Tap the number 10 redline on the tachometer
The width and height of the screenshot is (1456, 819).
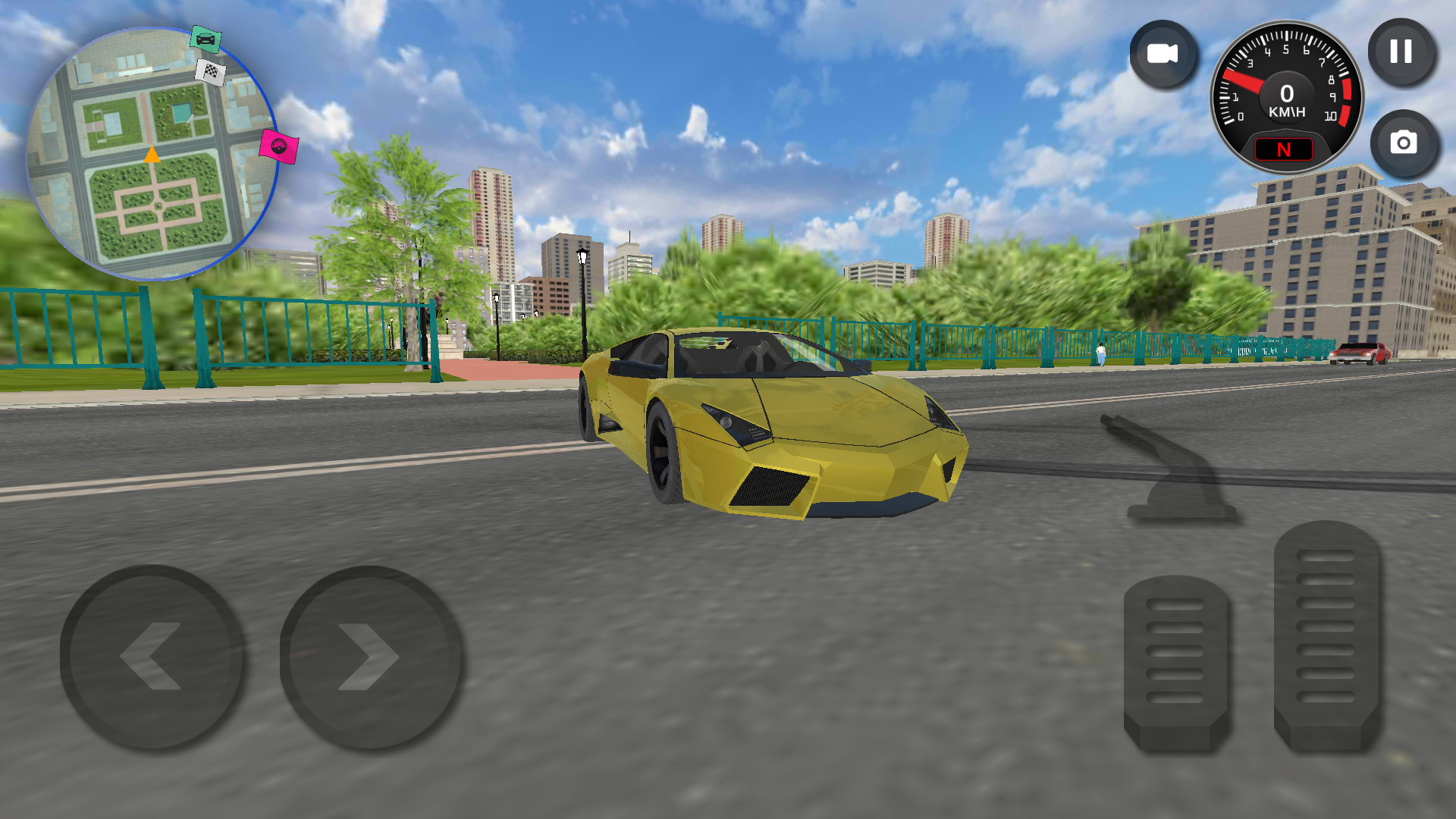pyautogui.click(x=1331, y=115)
